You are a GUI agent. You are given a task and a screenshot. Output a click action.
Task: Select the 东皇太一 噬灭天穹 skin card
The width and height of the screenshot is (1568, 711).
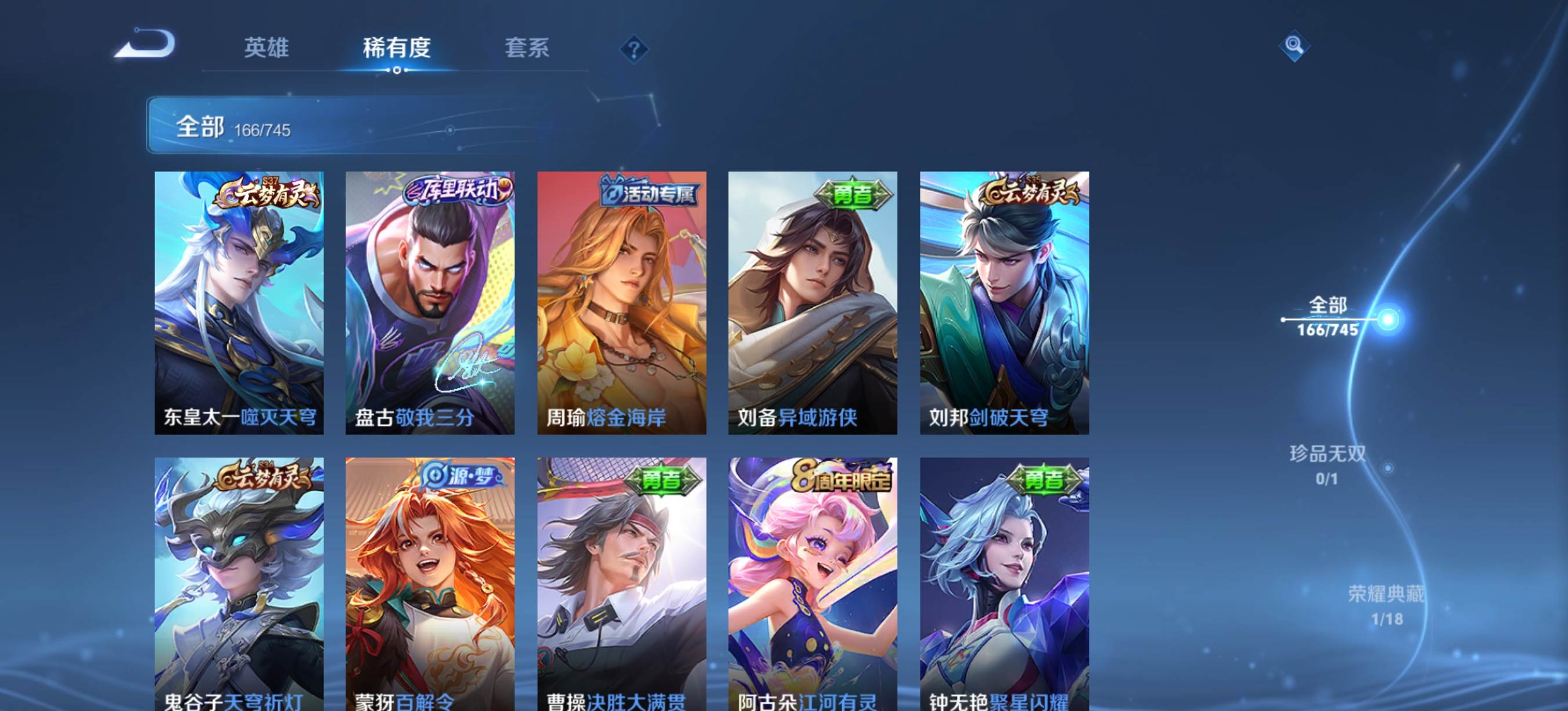coord(239,303)
